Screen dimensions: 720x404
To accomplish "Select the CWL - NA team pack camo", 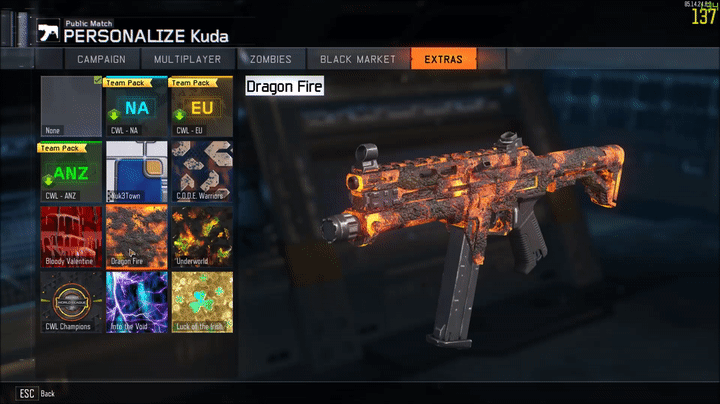I will point(137,107).
